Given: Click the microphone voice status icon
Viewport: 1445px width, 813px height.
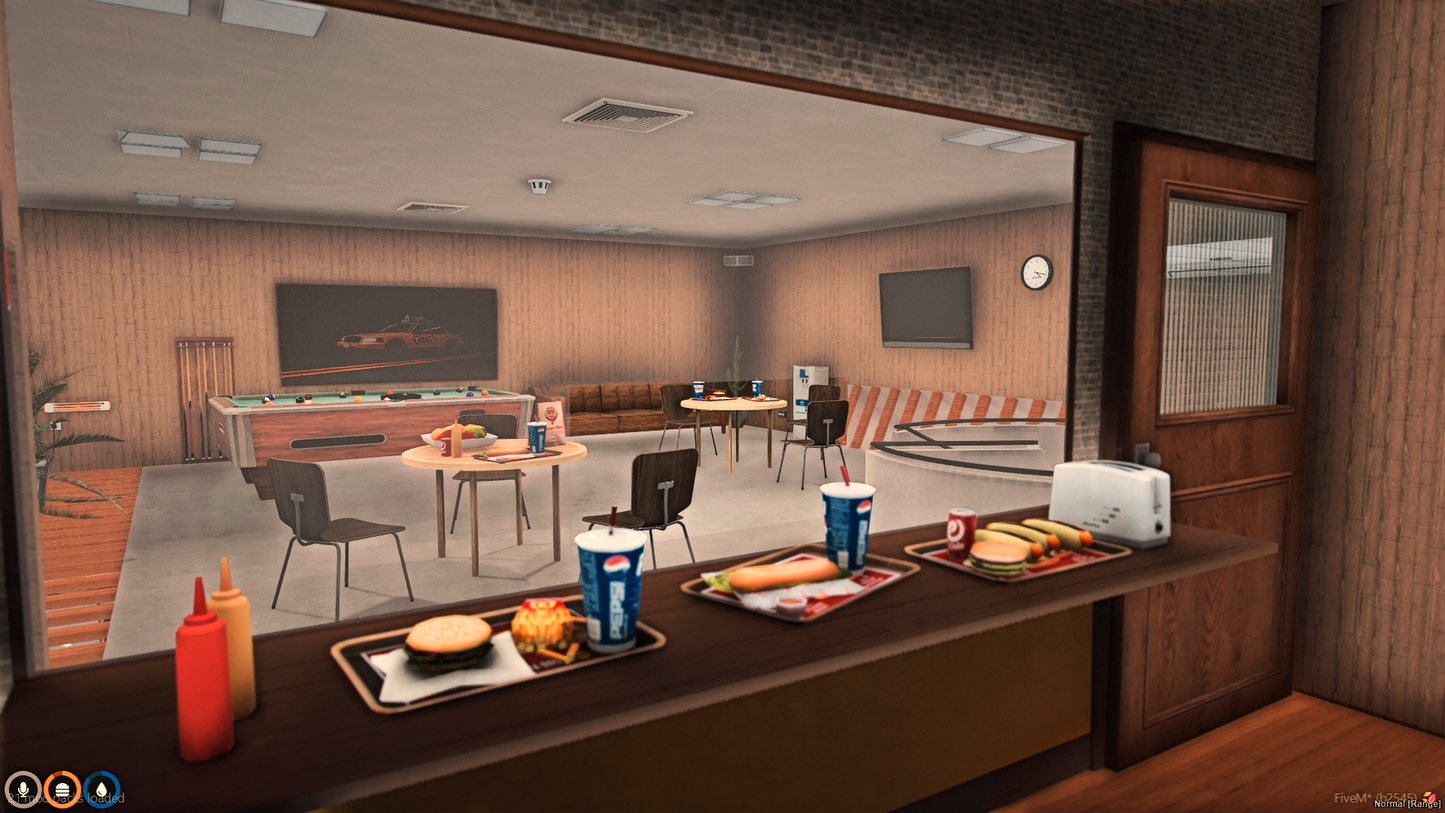Looking at the screenshot, I should tap(22, 790).
